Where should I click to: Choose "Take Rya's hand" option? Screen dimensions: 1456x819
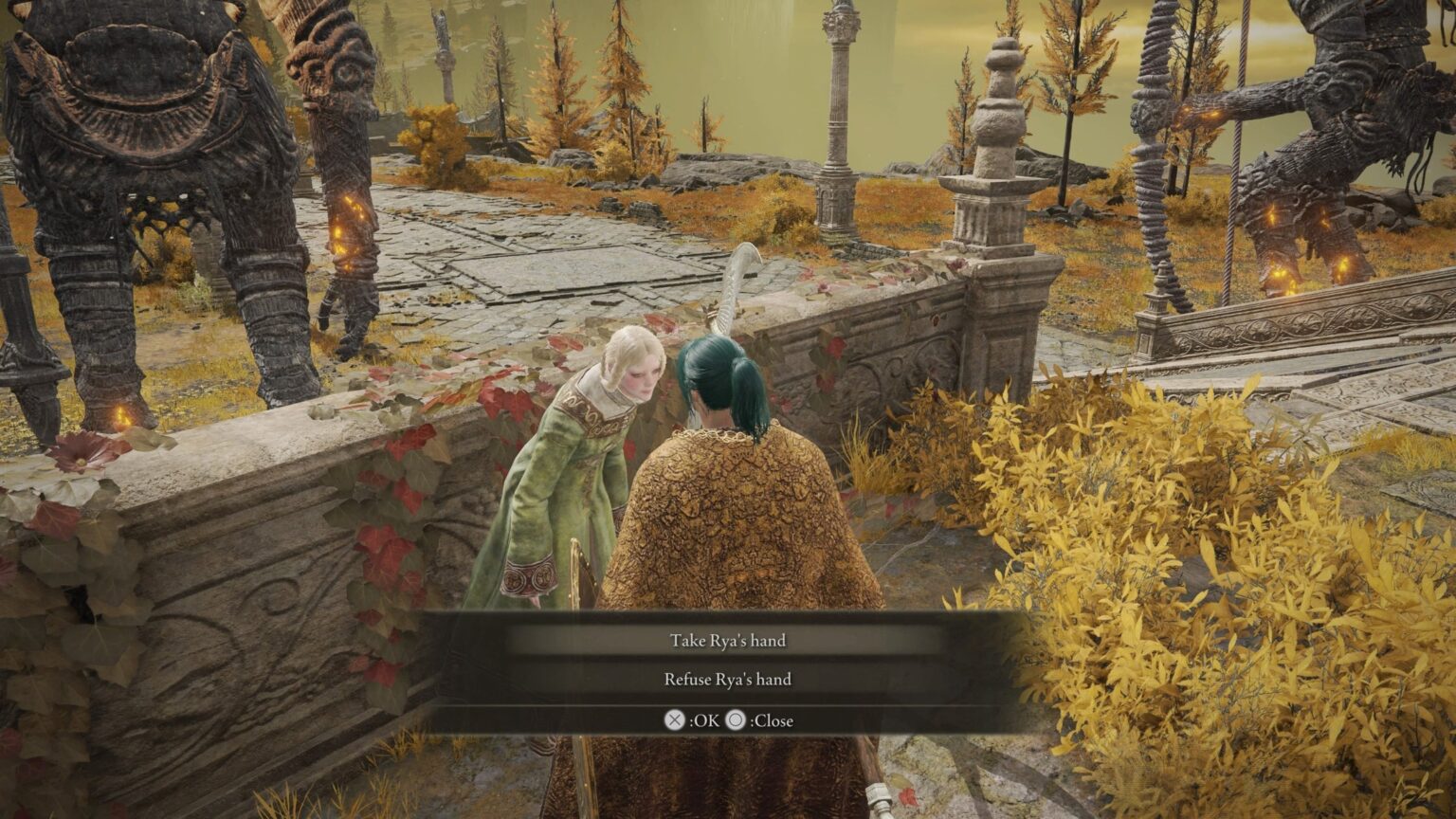pyautogui.click(x=727, y=641)
